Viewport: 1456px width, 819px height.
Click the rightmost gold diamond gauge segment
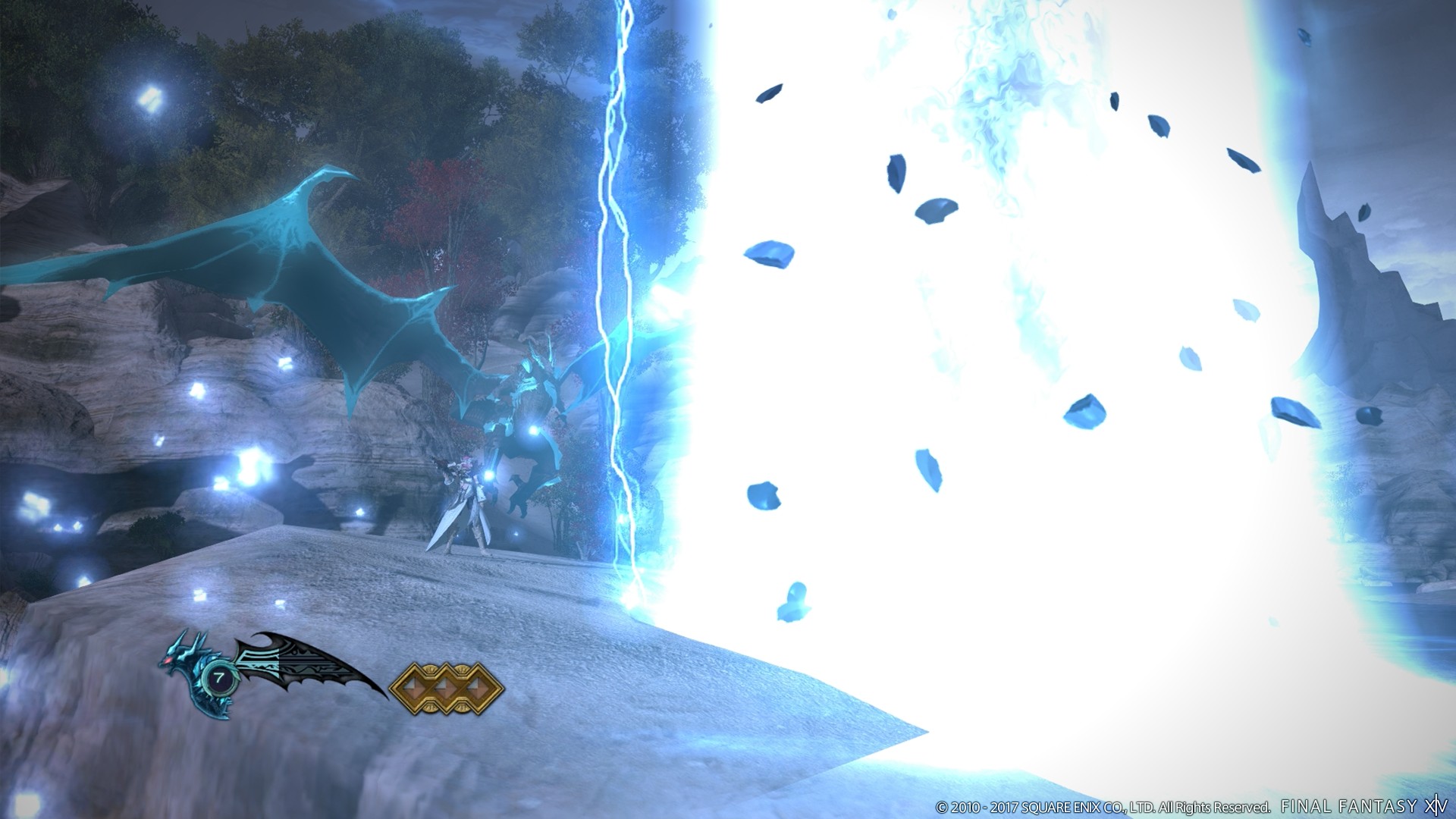tap(479, 688)
